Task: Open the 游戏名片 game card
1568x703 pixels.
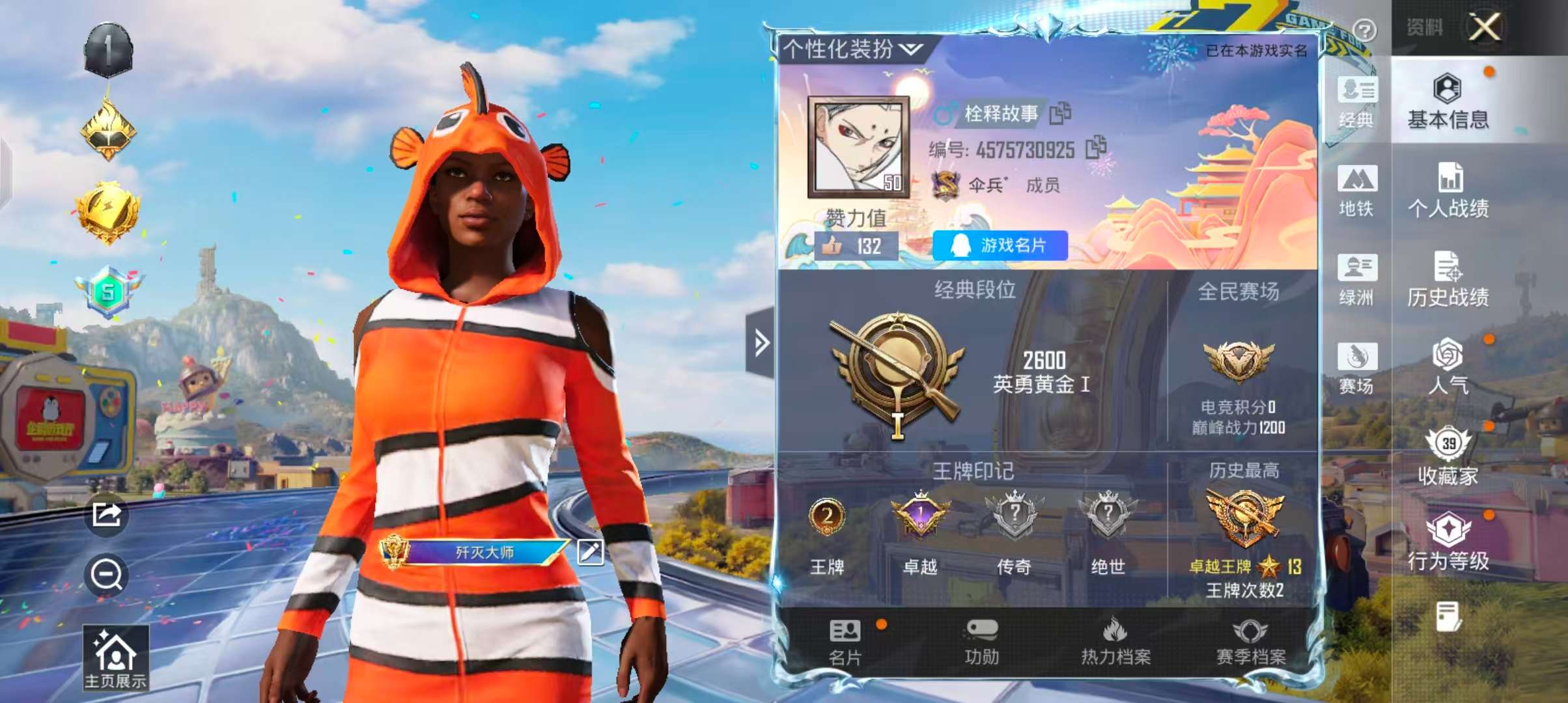Action: point(1000,246)
